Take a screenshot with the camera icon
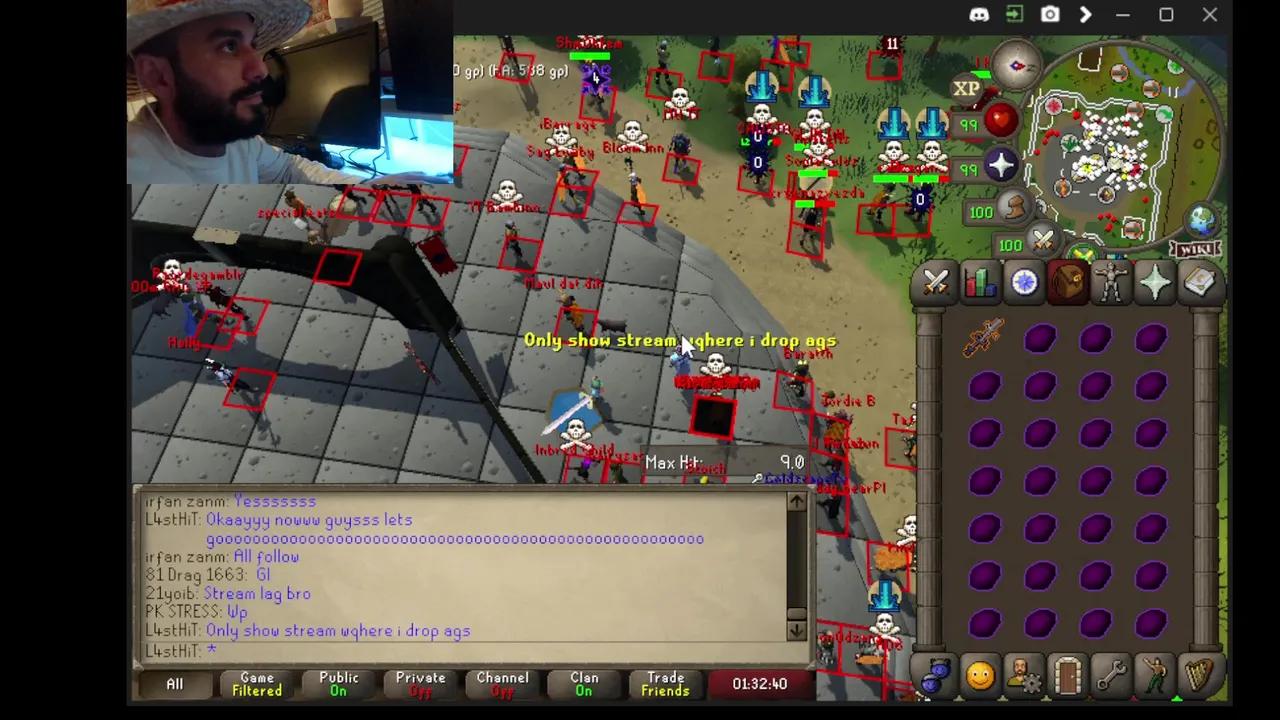The height and width of the screenshot is (720, 1280). point(1050,15)
